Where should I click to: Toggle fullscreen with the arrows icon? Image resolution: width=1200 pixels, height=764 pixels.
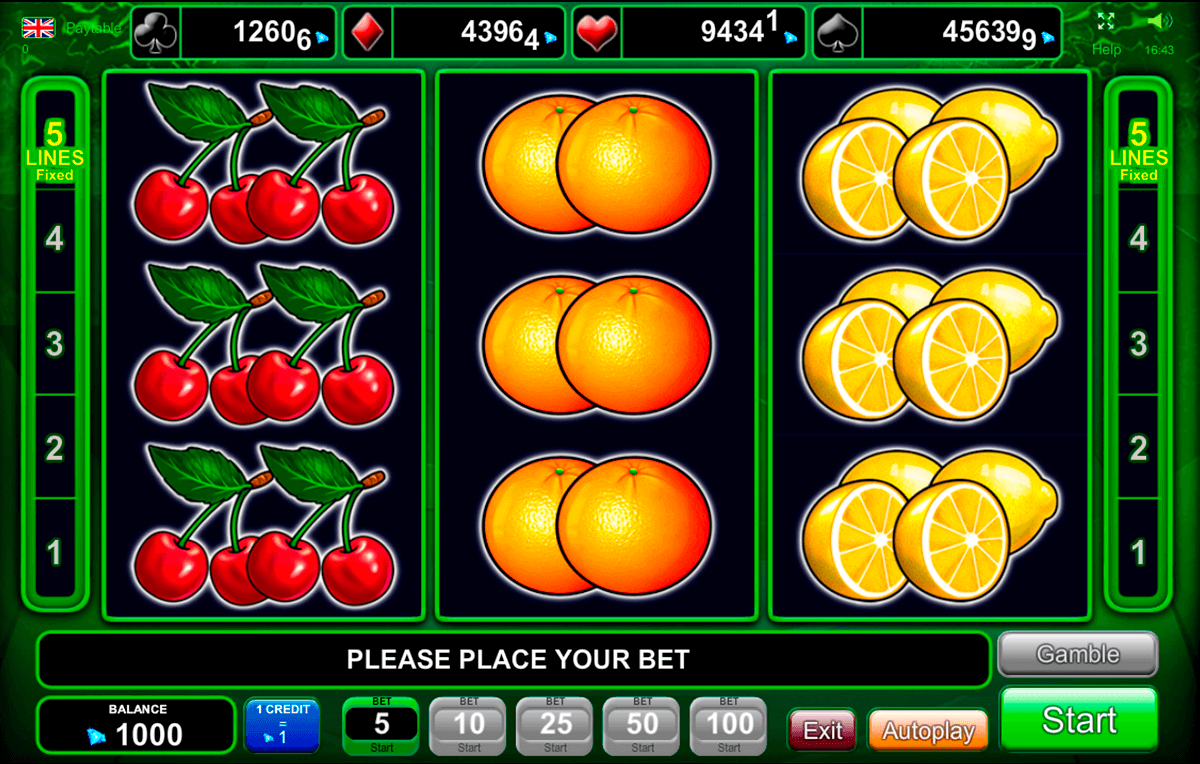tap(1105, 21)
